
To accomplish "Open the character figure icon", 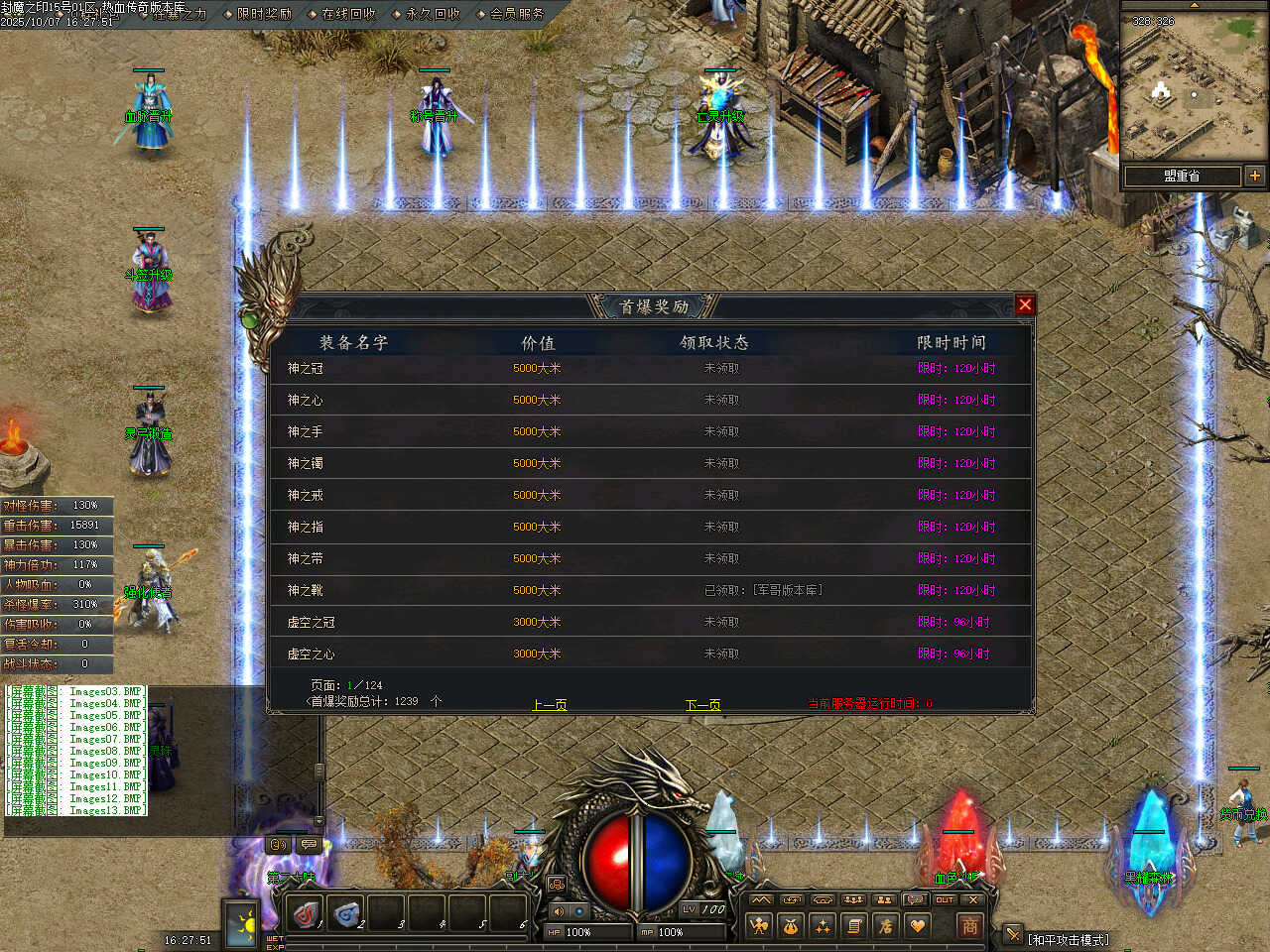I will [x=759, y=926].
